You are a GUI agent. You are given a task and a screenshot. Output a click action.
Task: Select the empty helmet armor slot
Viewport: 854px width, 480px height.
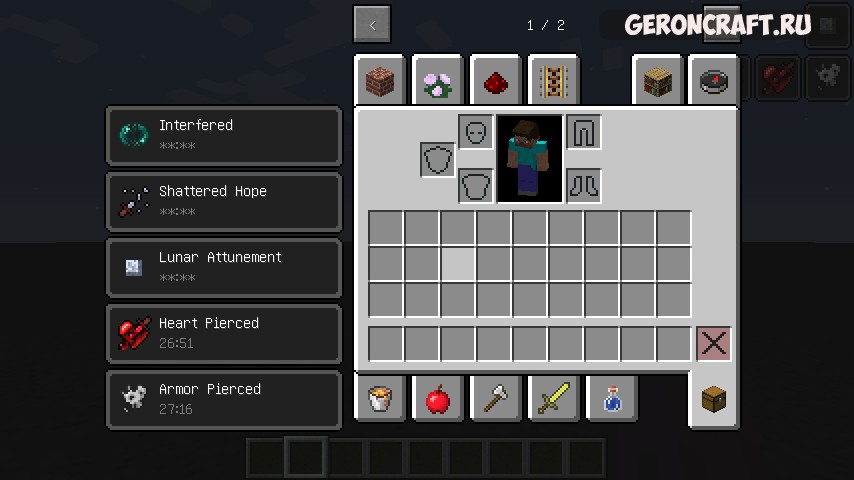[x=476, y=132]
